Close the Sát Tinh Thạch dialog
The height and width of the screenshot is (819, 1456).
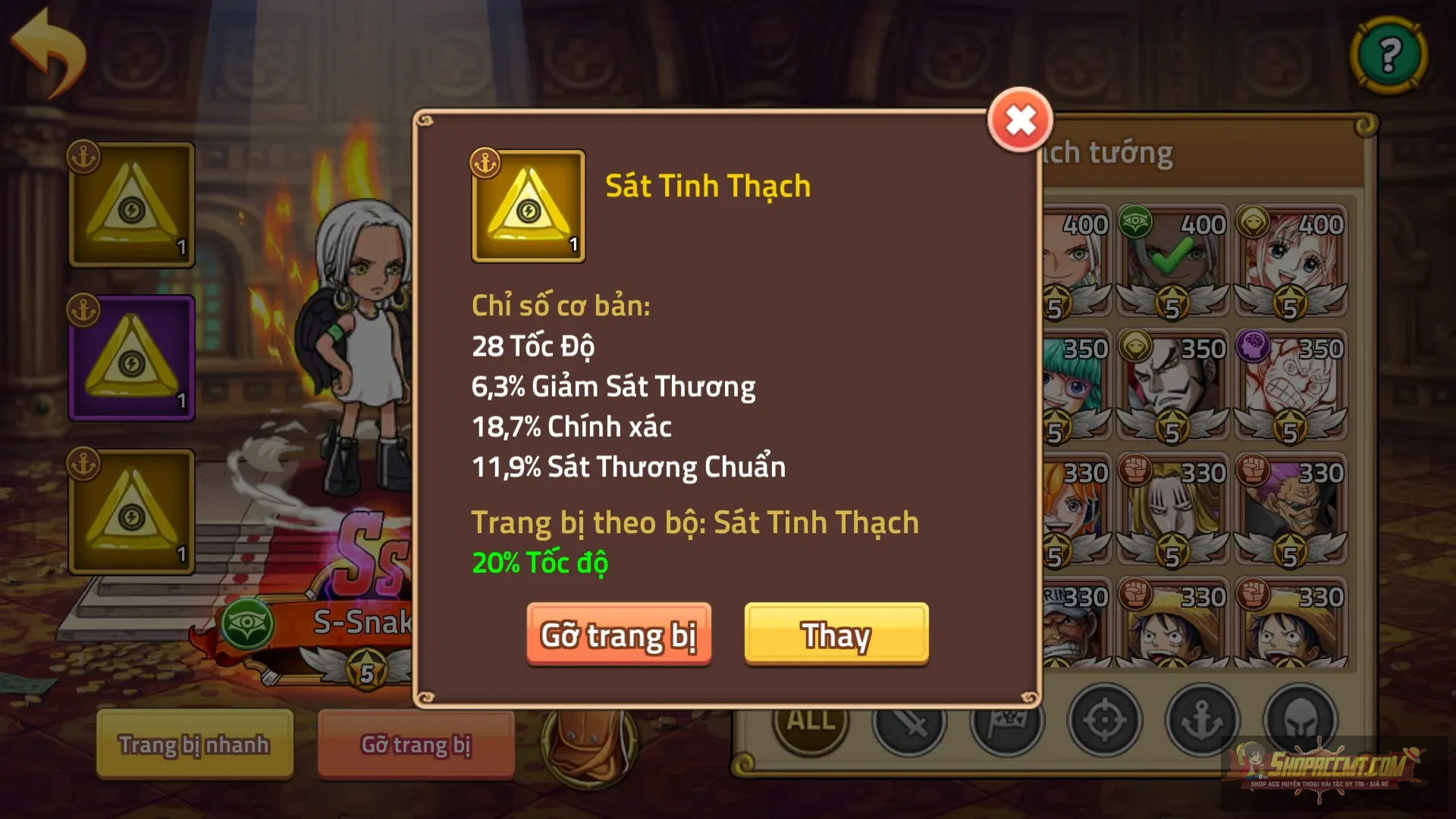(1020, 118)
